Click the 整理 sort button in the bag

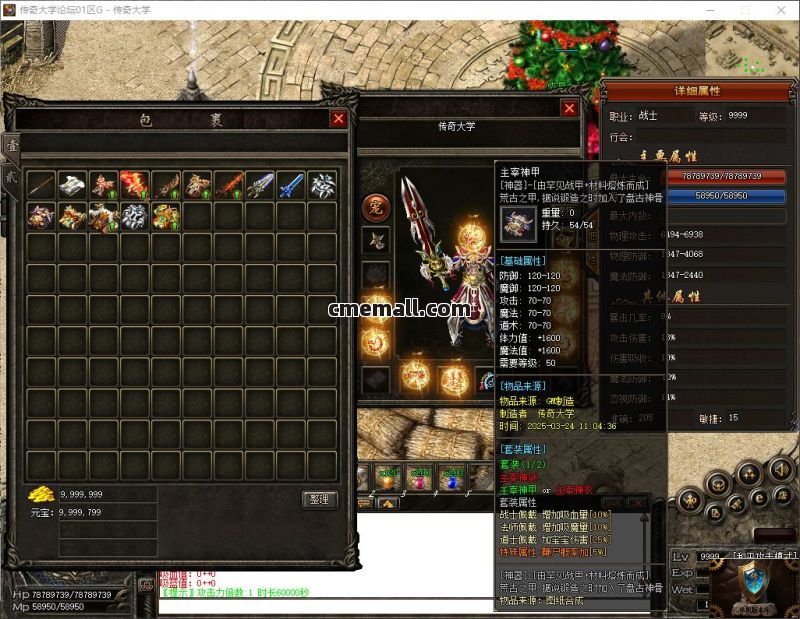[x=320, y=499]
